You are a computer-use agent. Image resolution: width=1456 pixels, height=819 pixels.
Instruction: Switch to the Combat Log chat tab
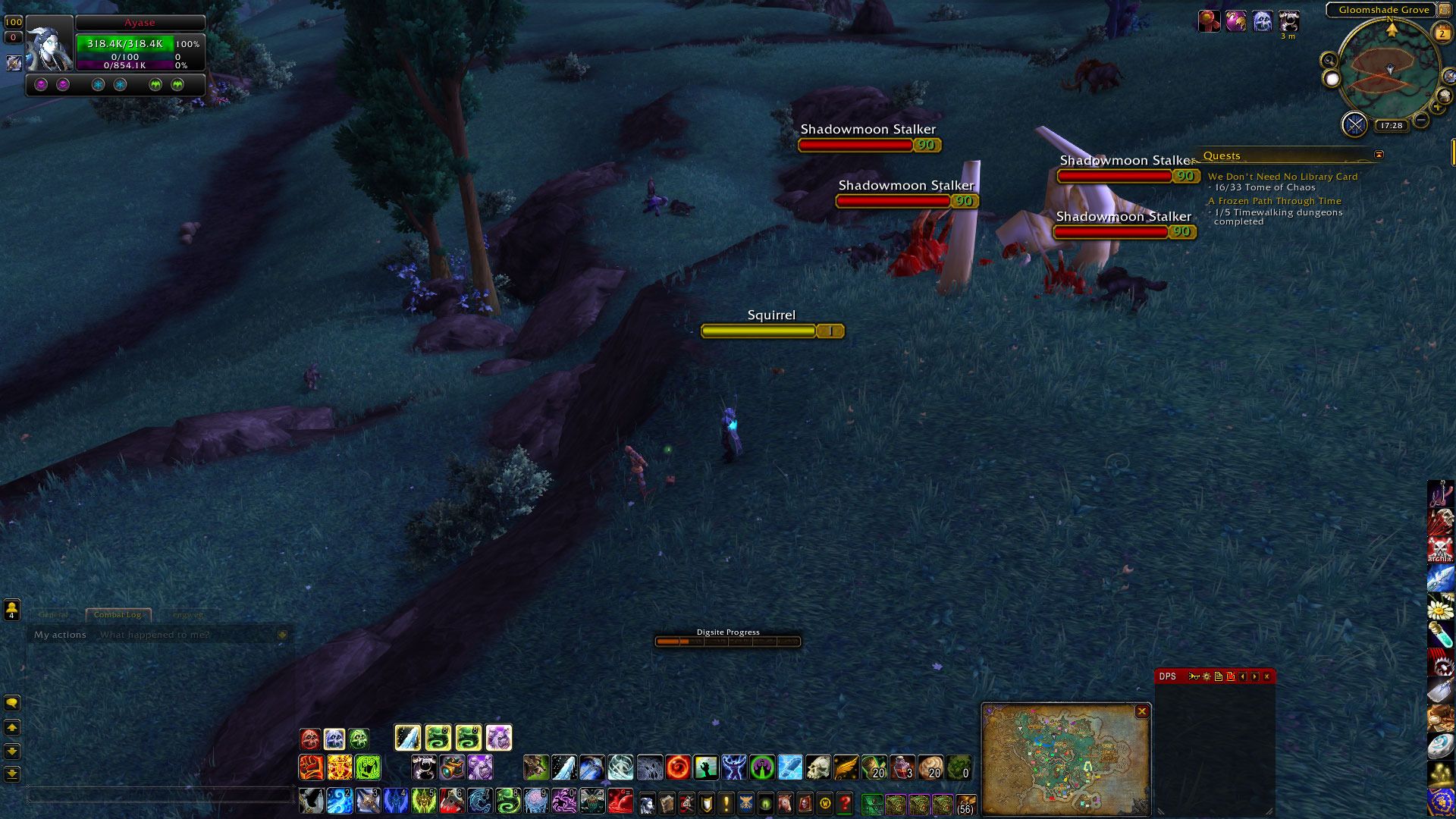pyautogui.click(x=118, y=615)
